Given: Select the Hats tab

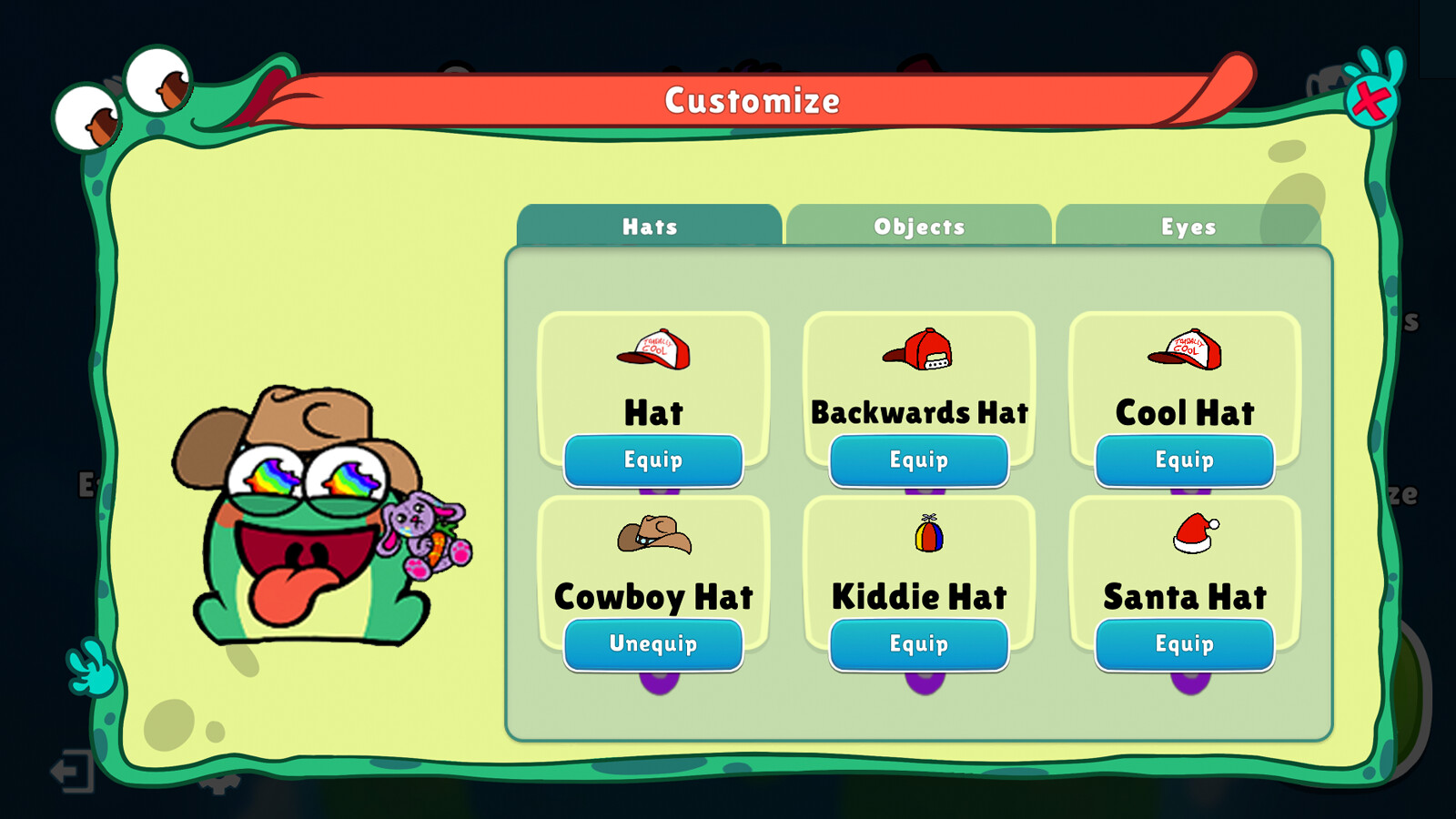Looking at the screenshot, I should pyautogui.click(x=649, y=227).
